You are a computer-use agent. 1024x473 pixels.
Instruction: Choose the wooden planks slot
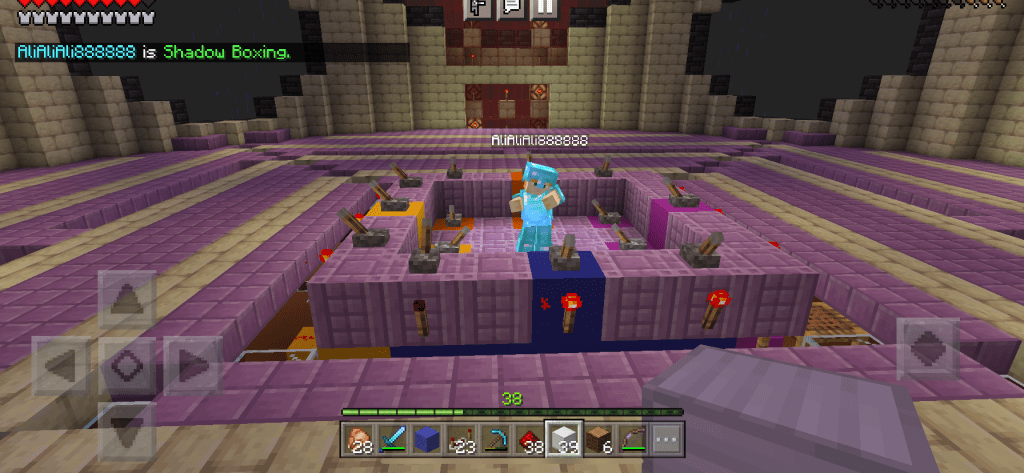(x=597, y=438)
